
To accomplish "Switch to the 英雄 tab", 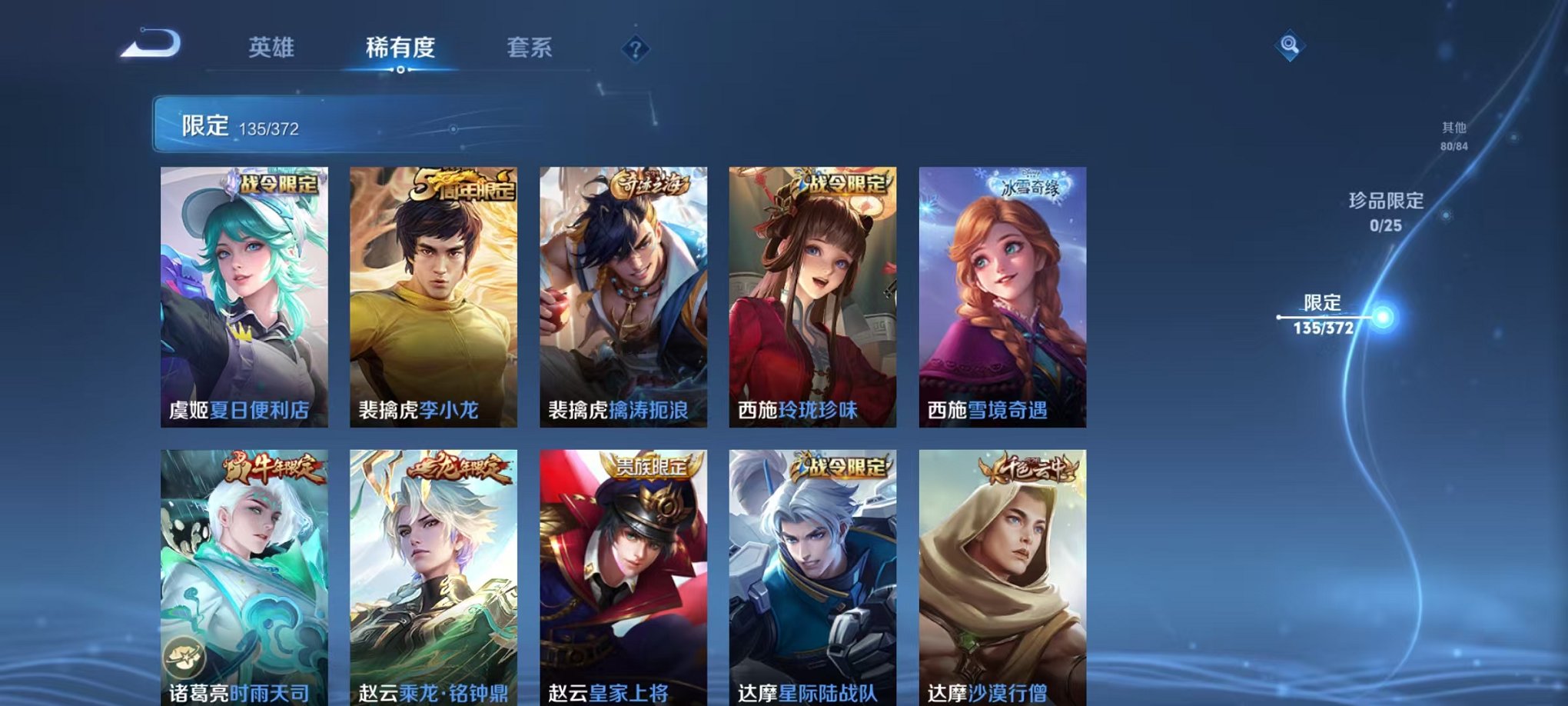I will tap(273, 46).
